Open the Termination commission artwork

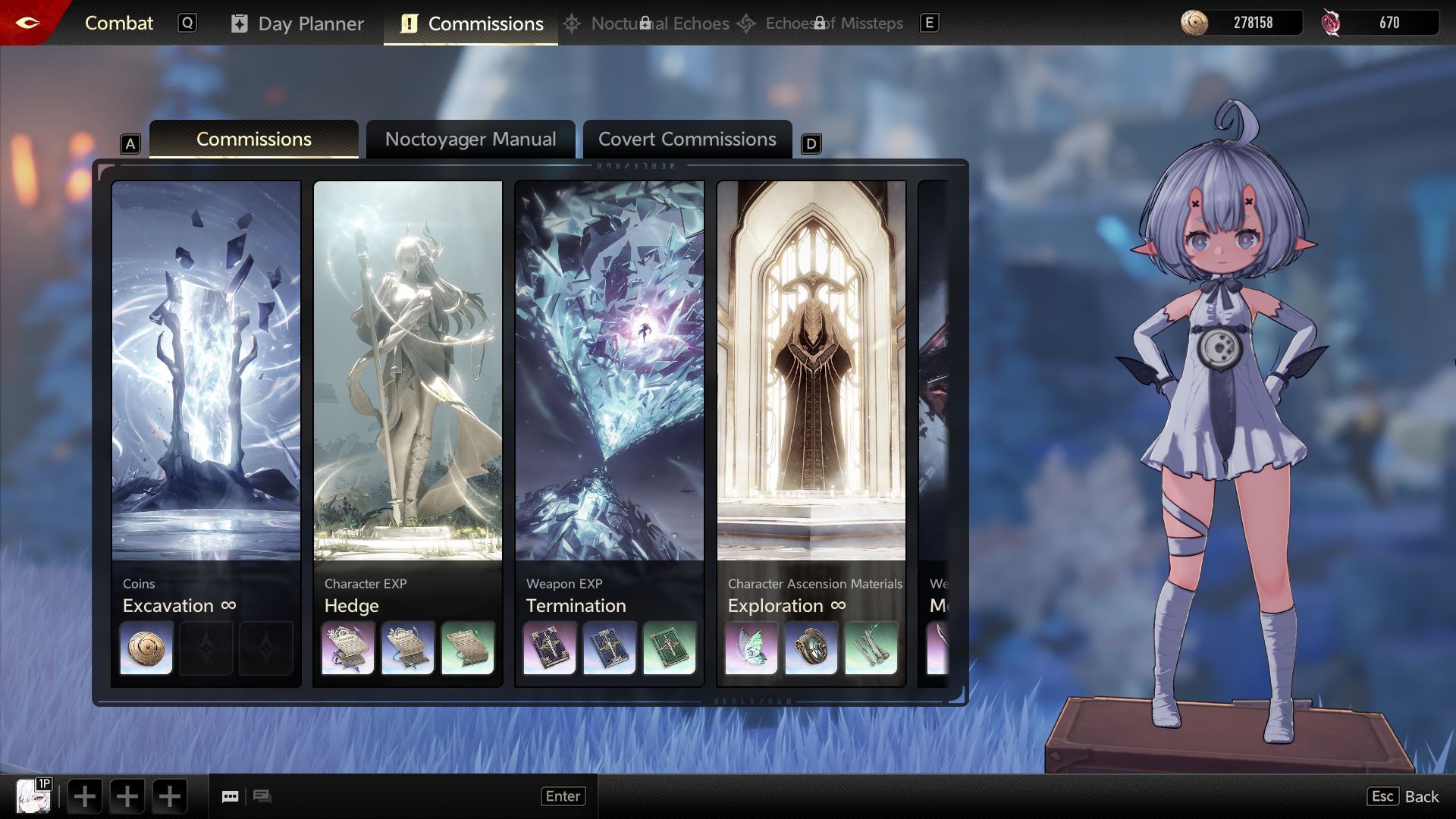point(608,372)
